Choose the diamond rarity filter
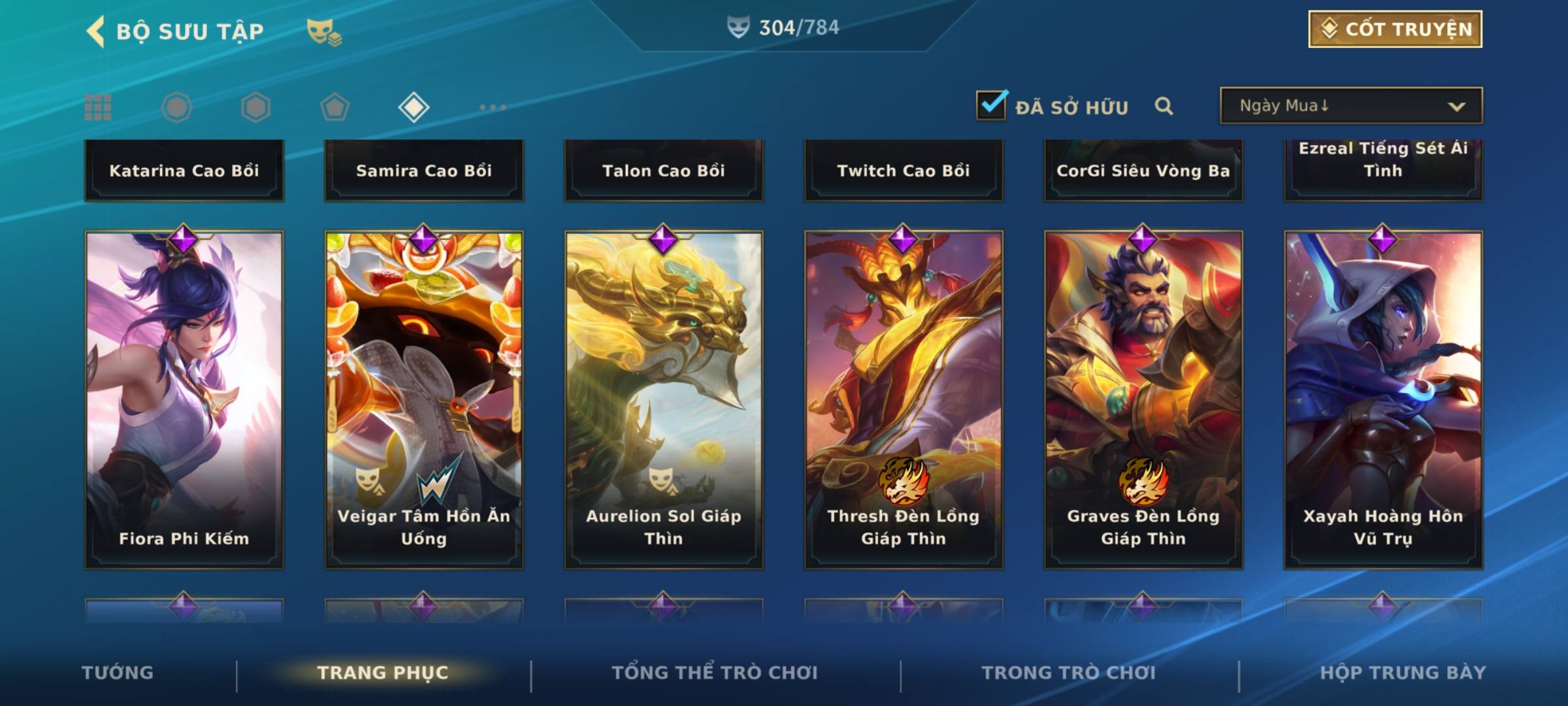 [414, 107]
